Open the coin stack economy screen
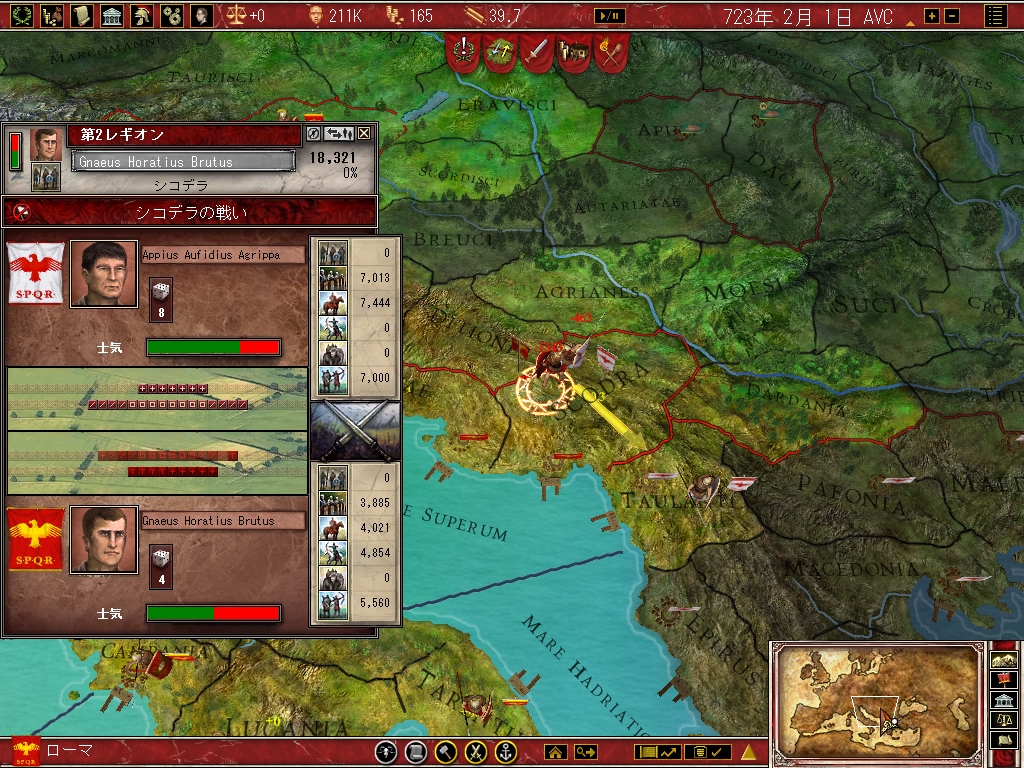The height and width of the screenshot is (768, 1024). coord(51,15)
